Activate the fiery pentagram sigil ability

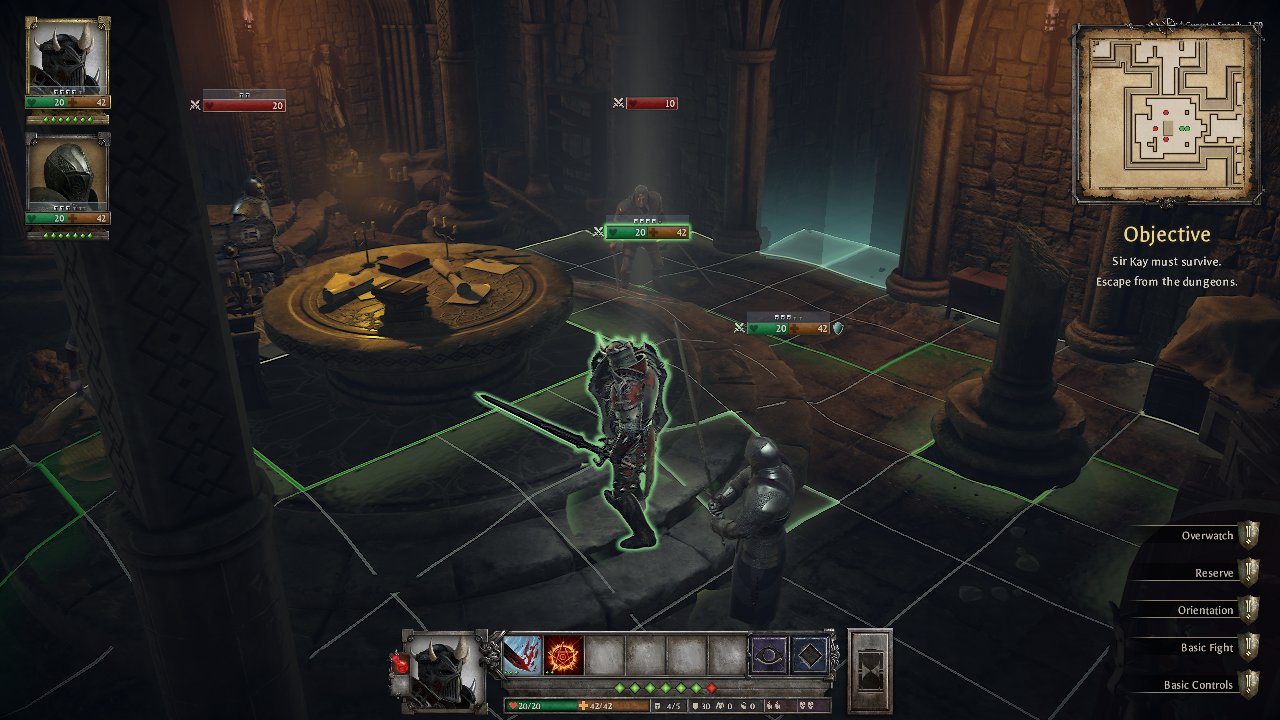tap(563, 655)
